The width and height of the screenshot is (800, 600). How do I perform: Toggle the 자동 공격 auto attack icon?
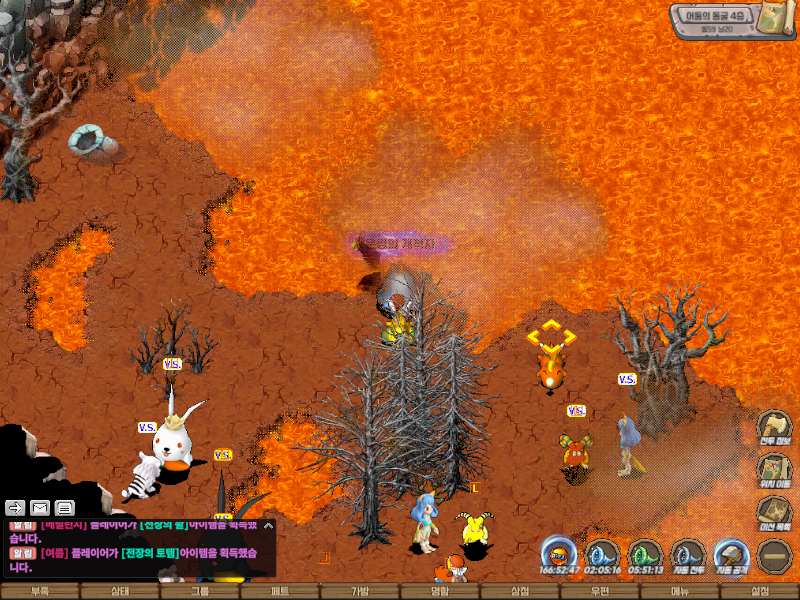731,555
